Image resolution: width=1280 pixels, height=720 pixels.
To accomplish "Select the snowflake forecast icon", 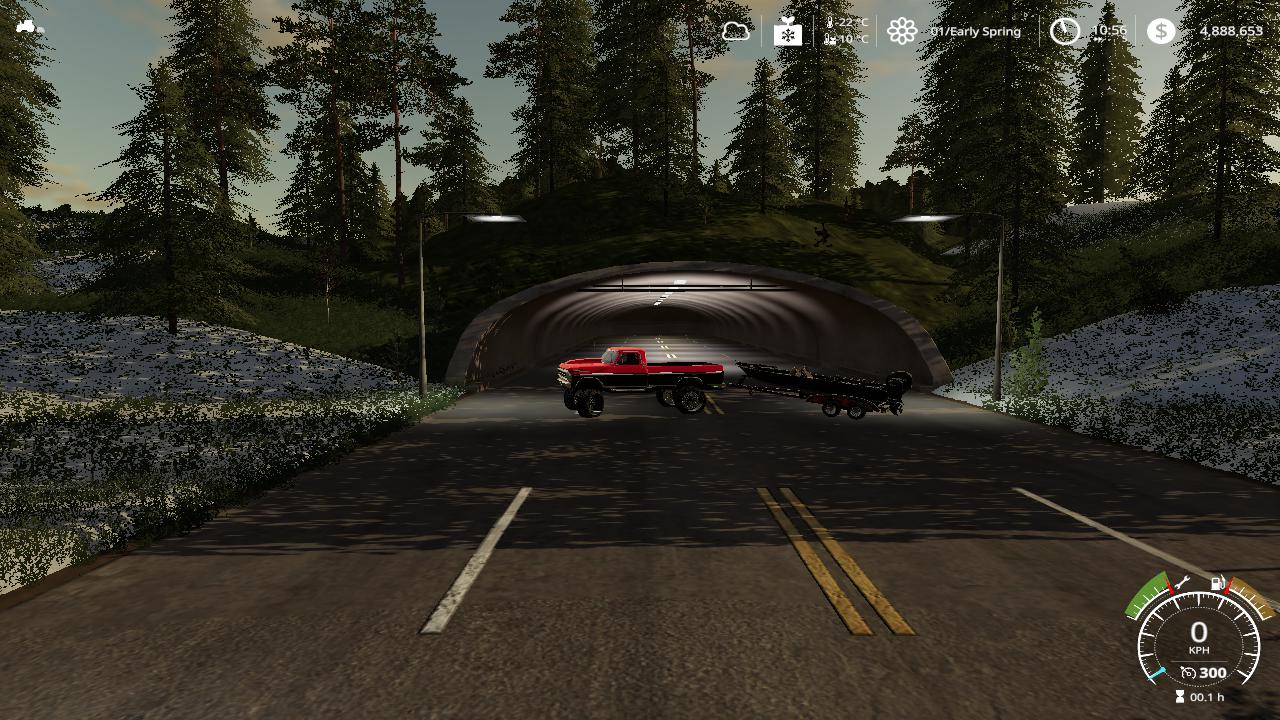I will 788,32.
